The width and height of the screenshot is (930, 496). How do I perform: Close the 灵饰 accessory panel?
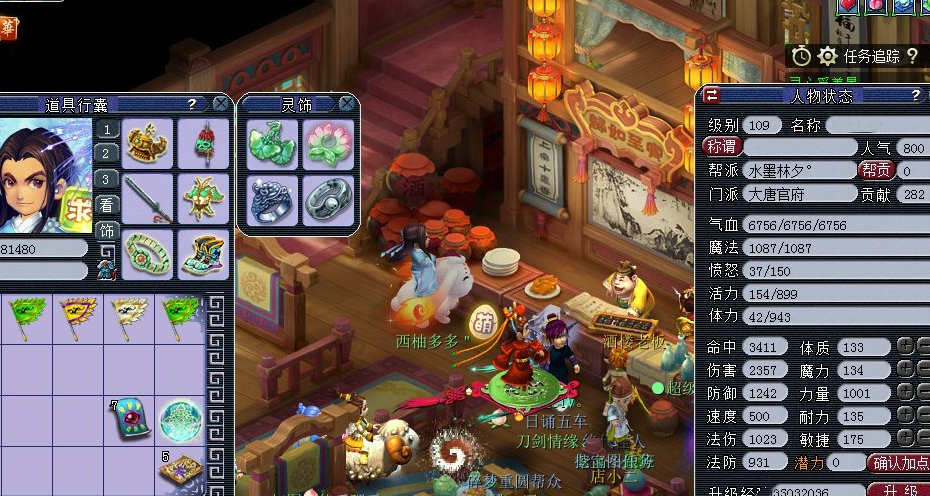(x=346, y=103)
